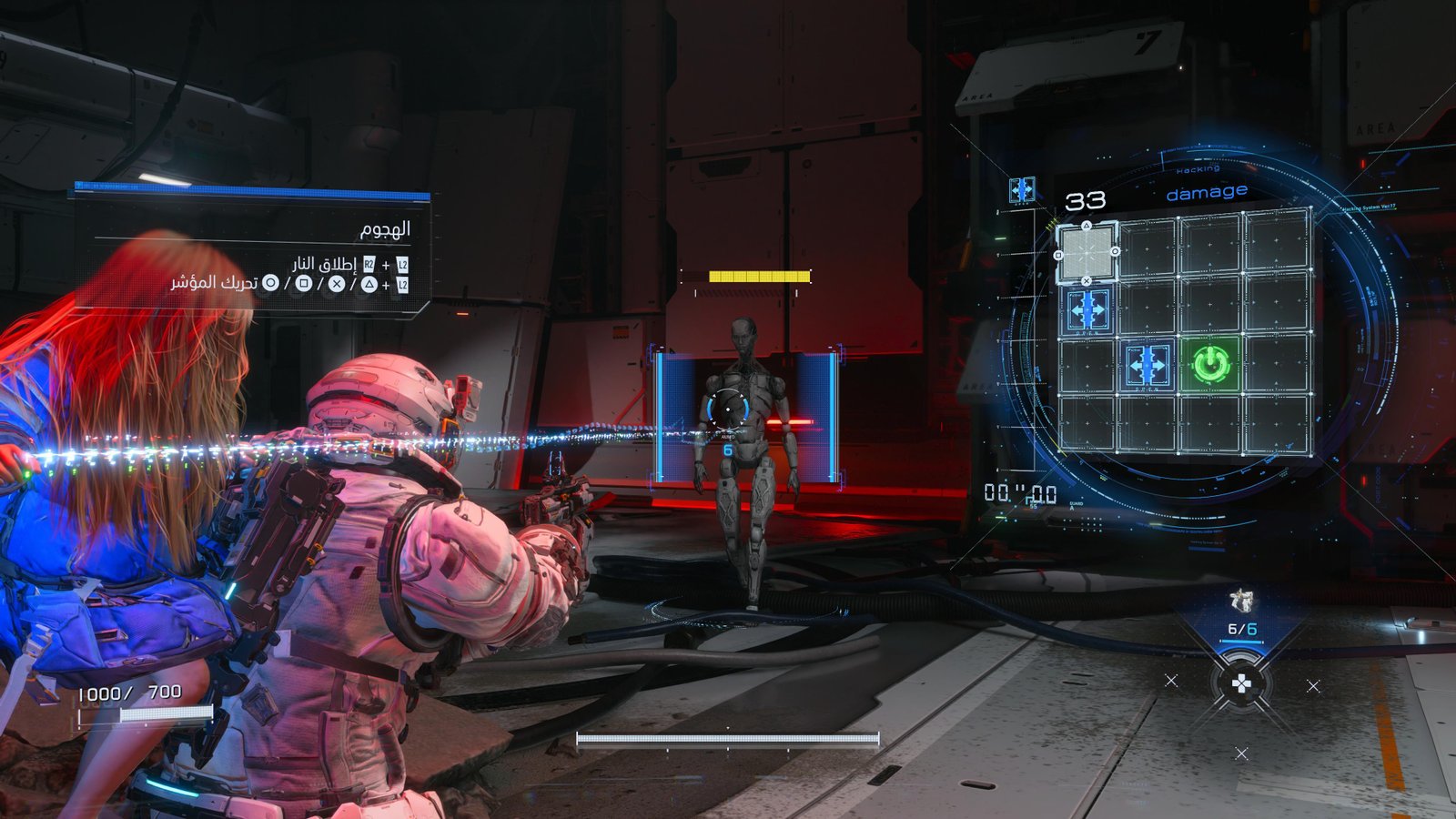The height and width of the screenshot is (819, 1456).
Task: Select the green power node tile
Action: 1210,365
